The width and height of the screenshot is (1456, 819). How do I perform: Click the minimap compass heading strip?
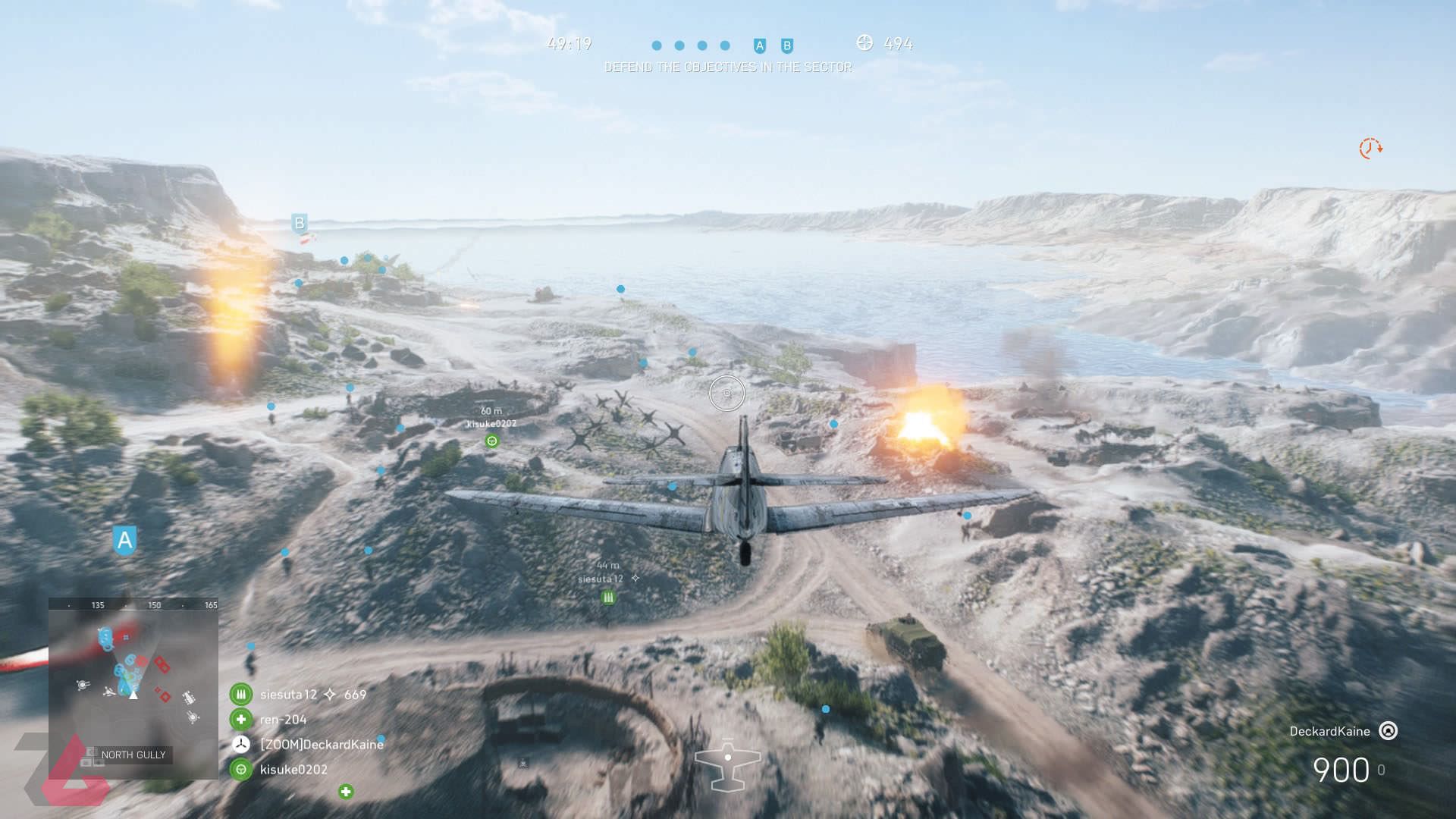tap(133, 605)
